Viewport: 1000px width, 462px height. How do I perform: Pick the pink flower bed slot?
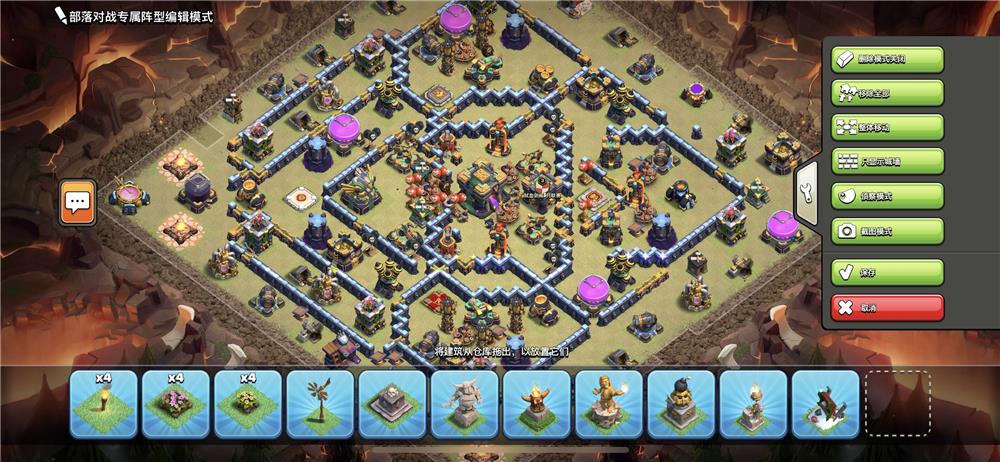coord(175,403)
